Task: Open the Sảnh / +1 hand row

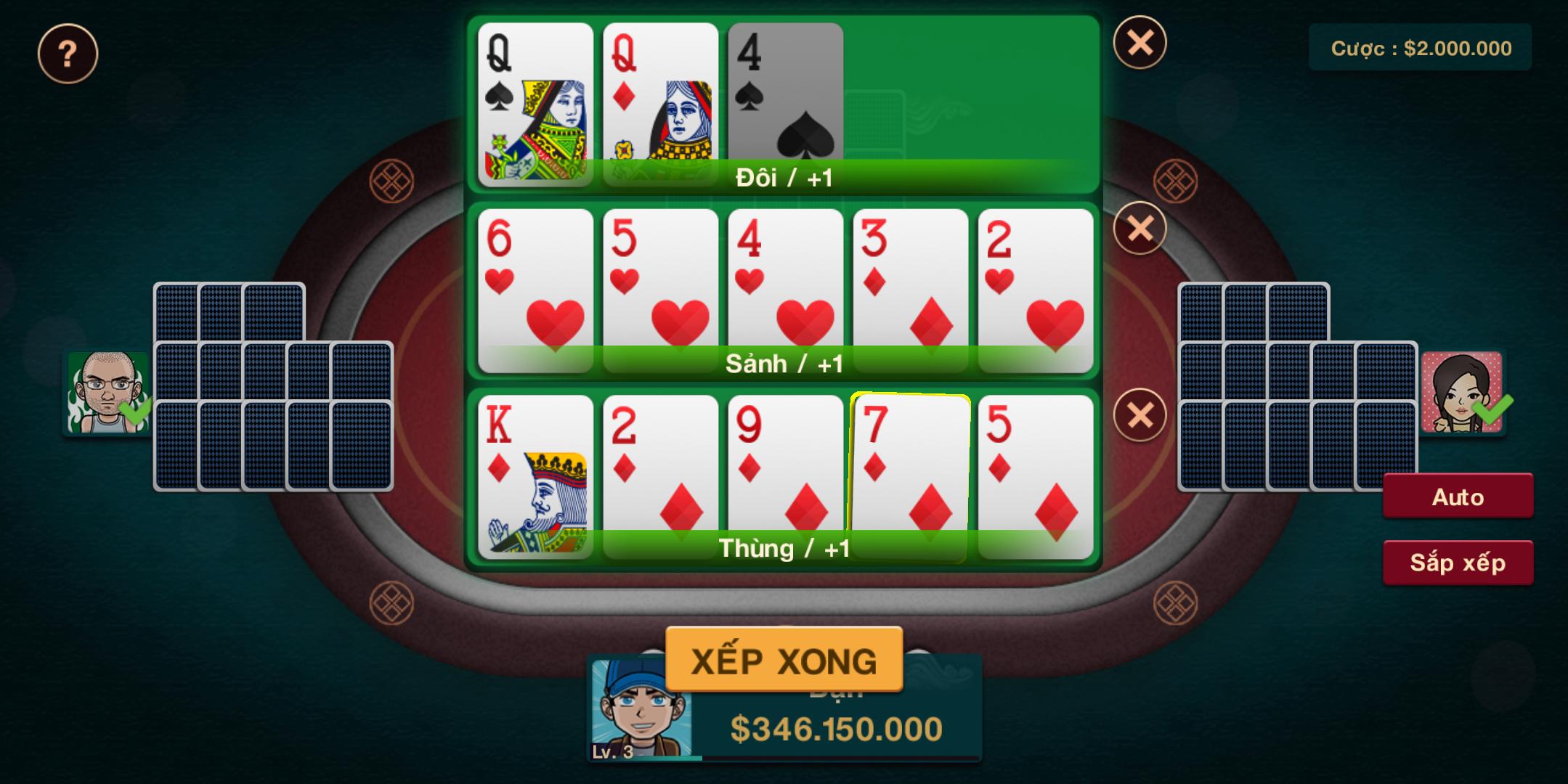Action: tap(784, 363)
